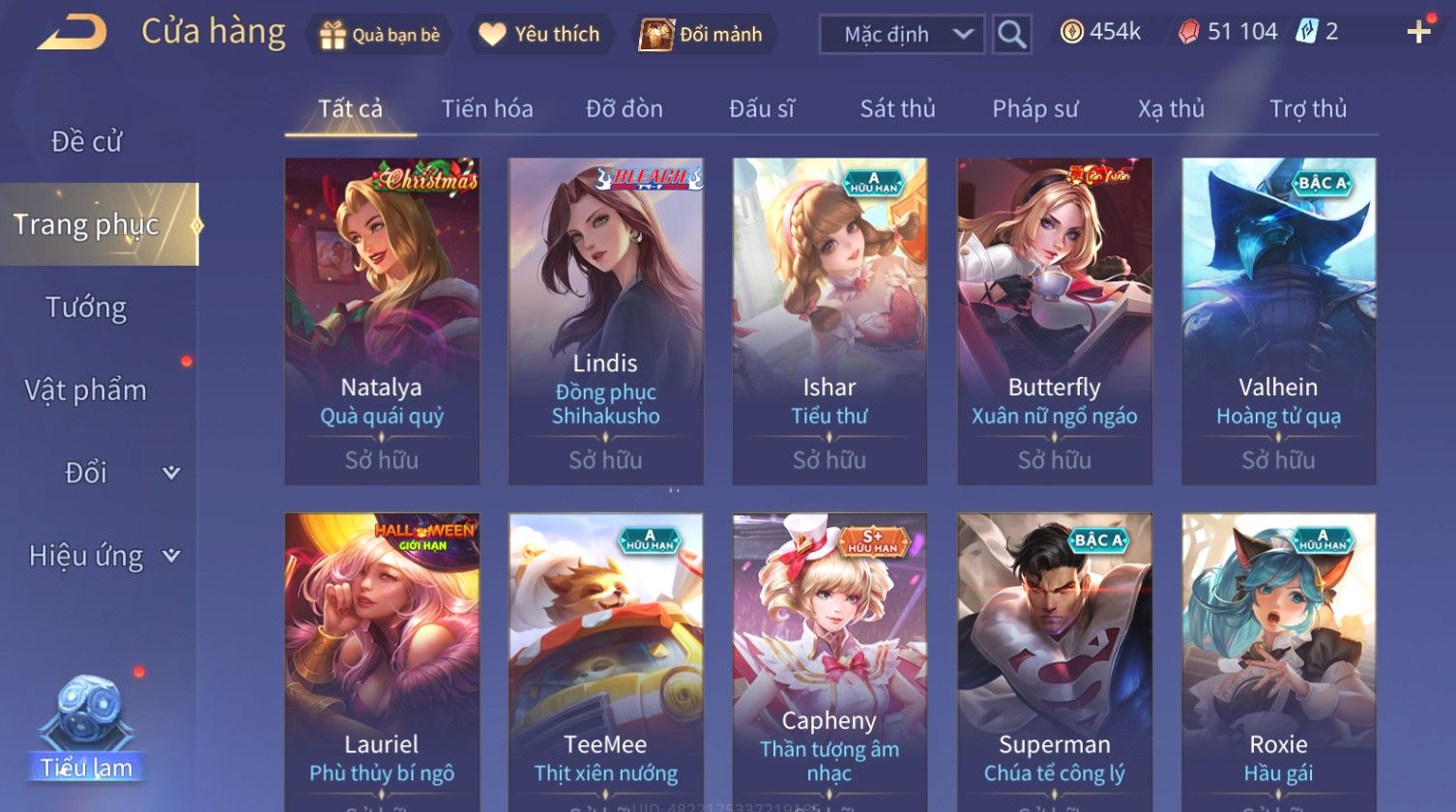1456x812 pixels.
Task: Open the Tướng heroes section
Action: [87, 307]
